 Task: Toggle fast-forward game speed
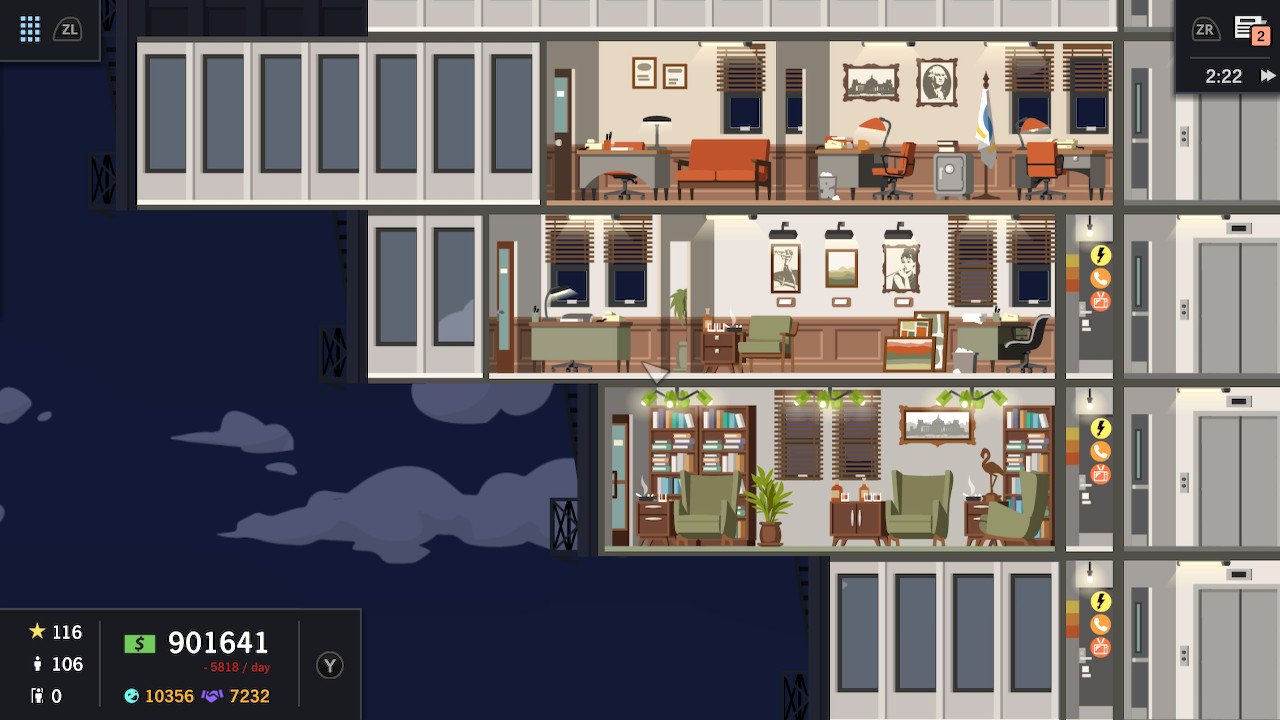click(x=1265, y=75)
